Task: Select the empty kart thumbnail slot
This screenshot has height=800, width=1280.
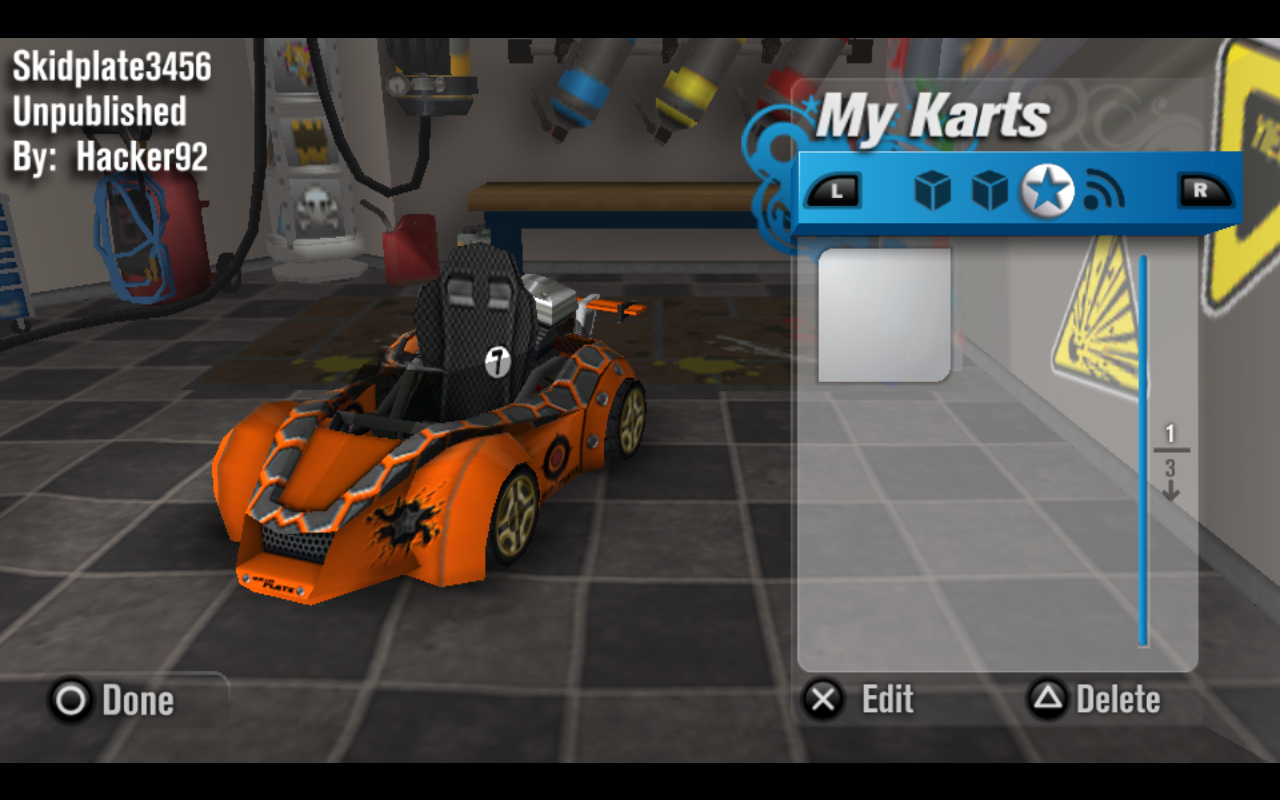Action: pos(884,316)
